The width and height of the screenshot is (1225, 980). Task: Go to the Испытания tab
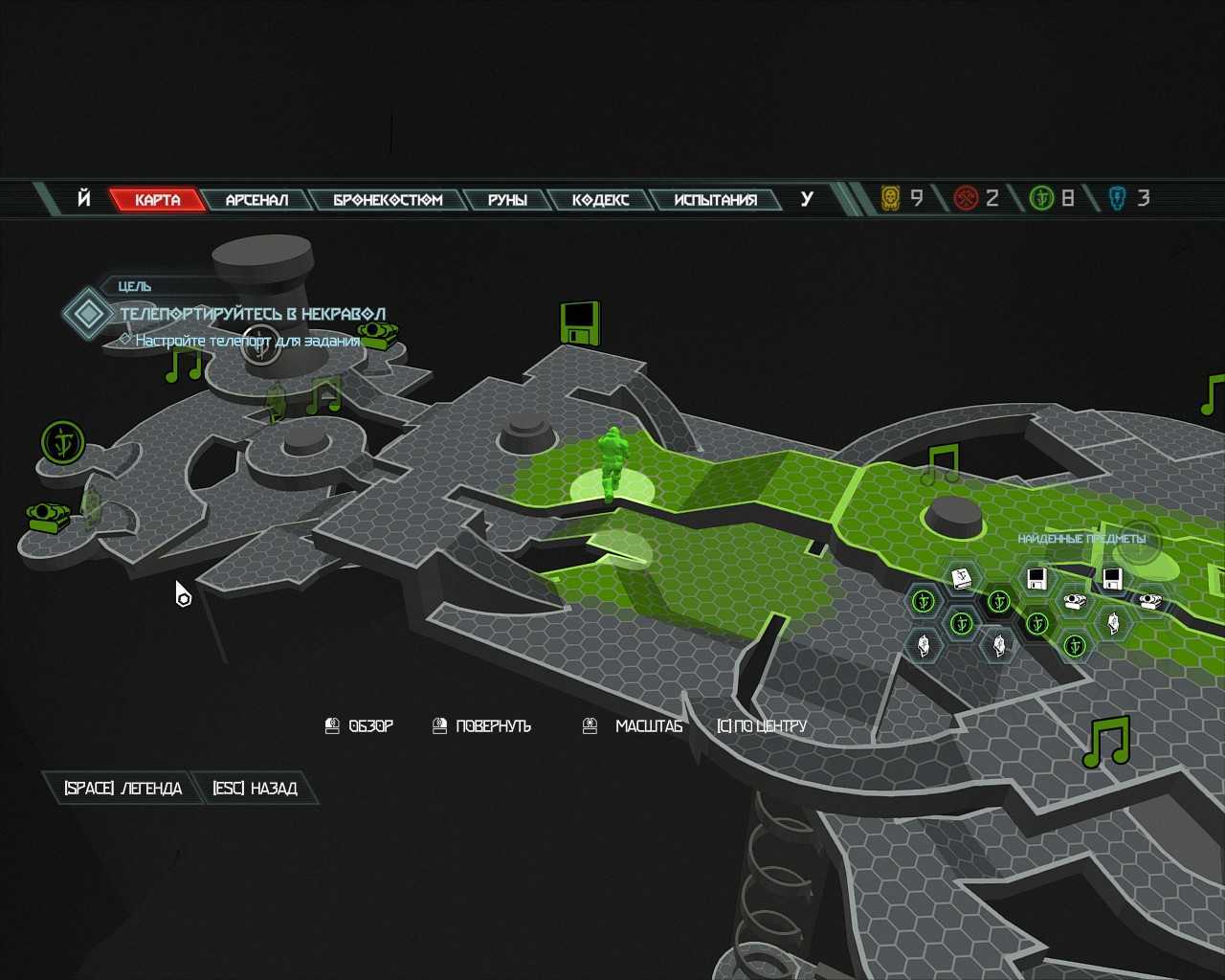715,199
